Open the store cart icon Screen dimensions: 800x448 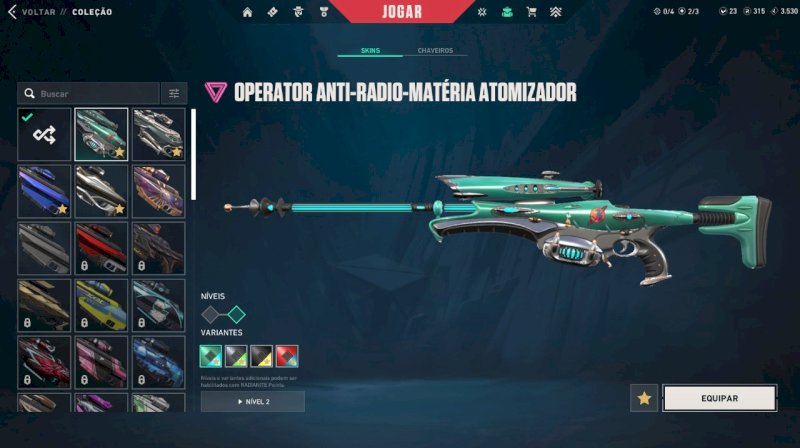pos(531,12)
